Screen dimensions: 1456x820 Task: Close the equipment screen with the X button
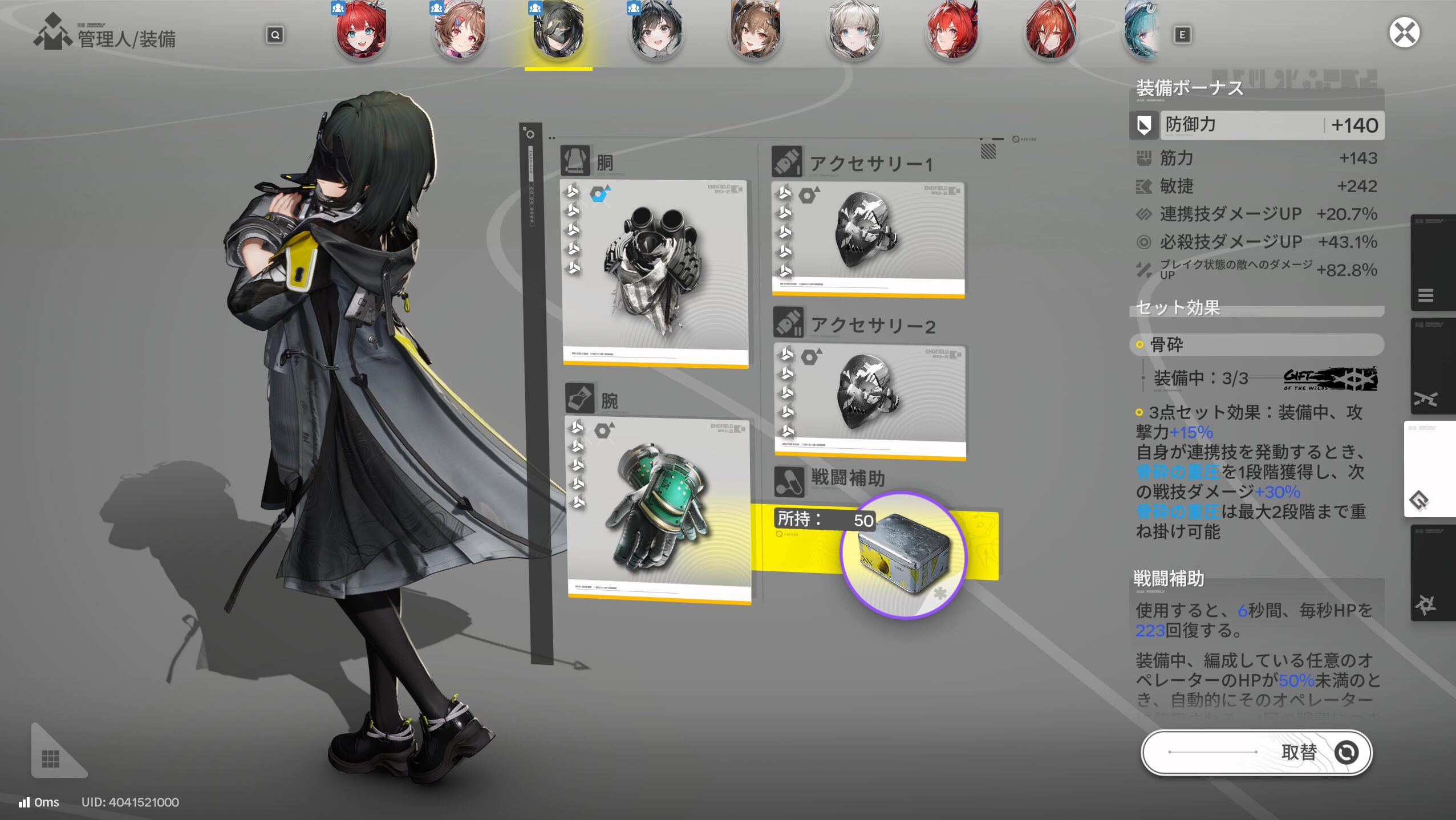(1404, 33)
